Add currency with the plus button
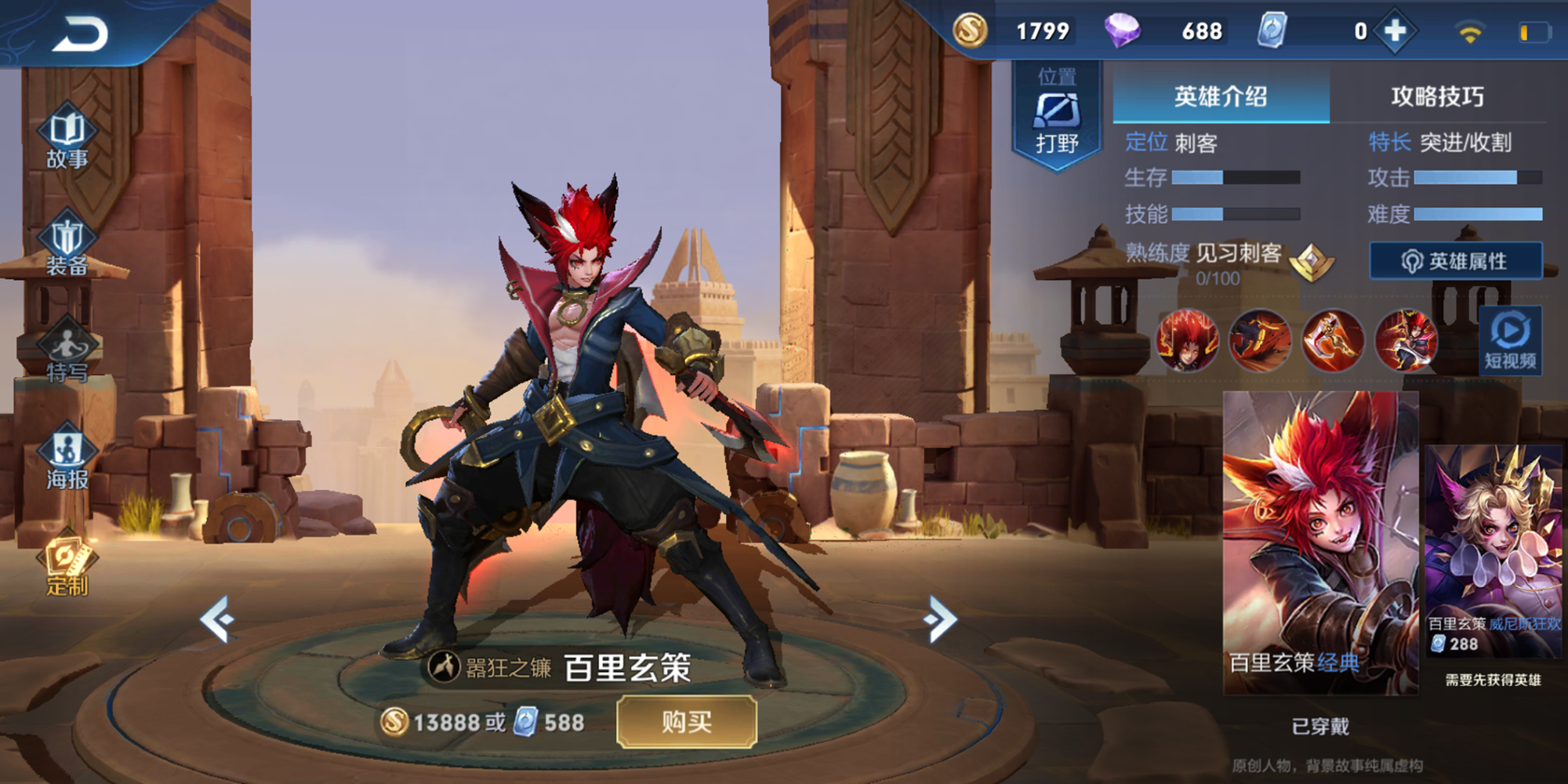Screen dimensions: 1568x784 pyautogui.click(x=1395, y=31)
